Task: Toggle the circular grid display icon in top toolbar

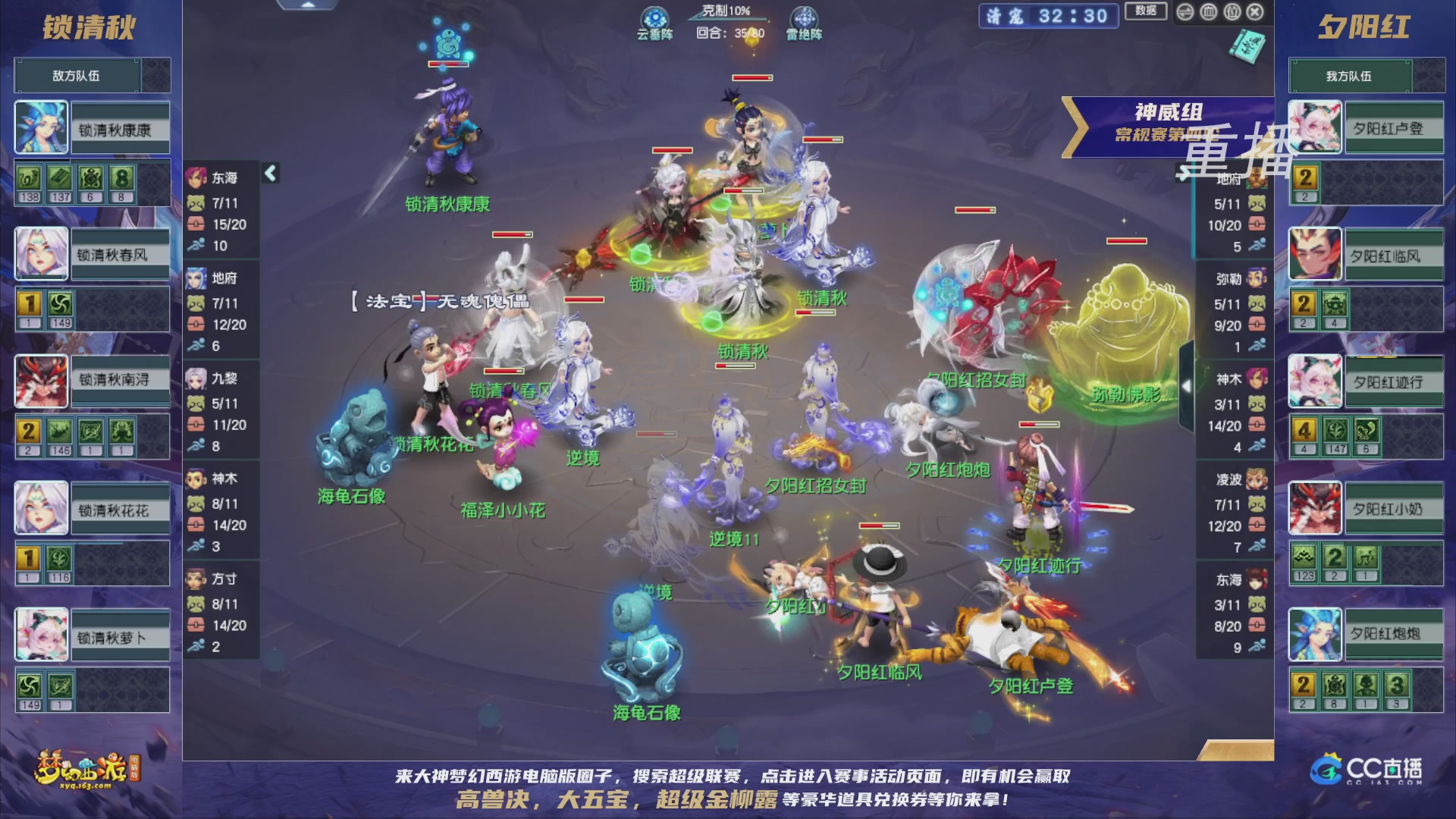Action: pyautogui.click(x=1209, y=11)
